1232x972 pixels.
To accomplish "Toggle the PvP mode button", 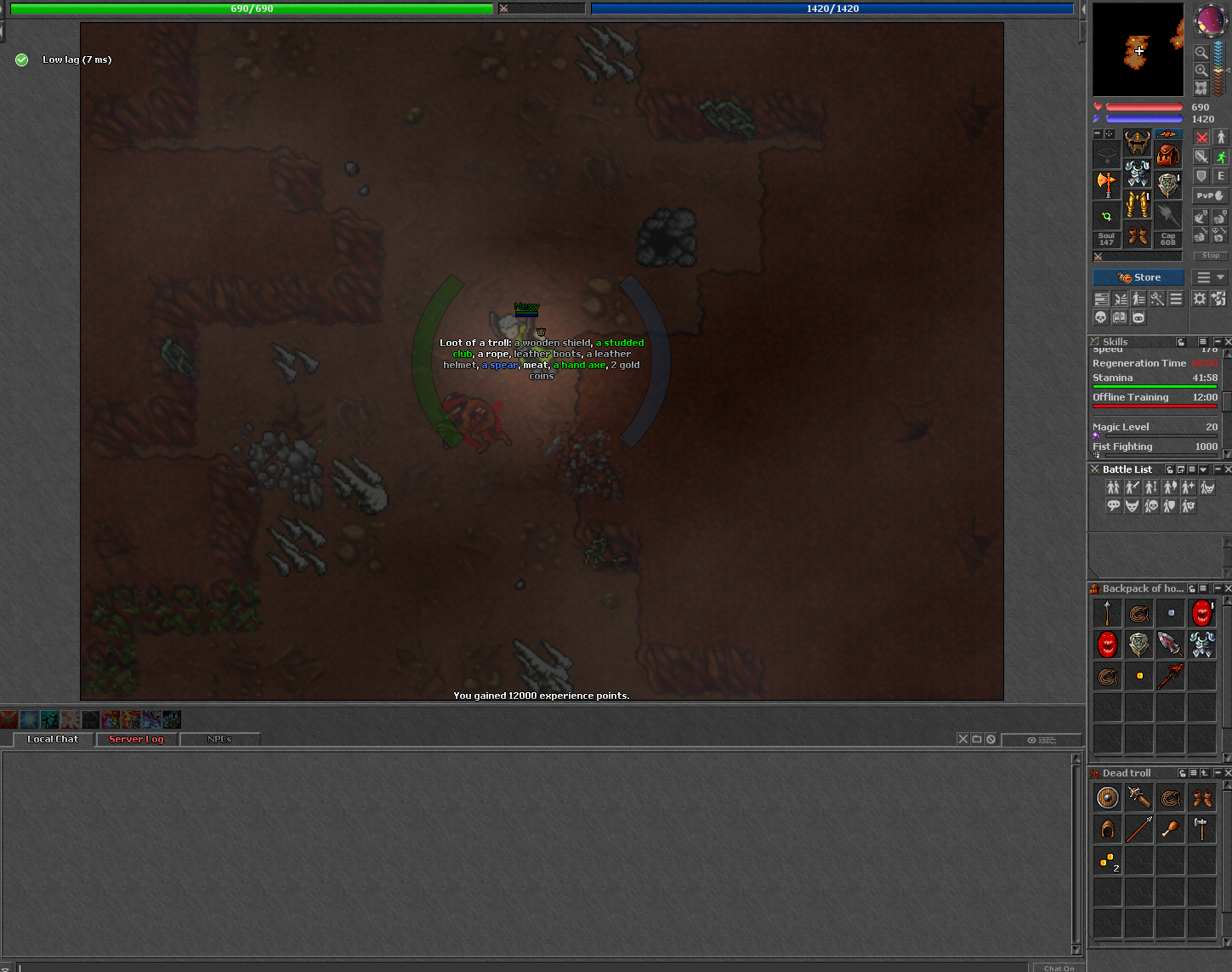I will click(x=1210, y=196).
